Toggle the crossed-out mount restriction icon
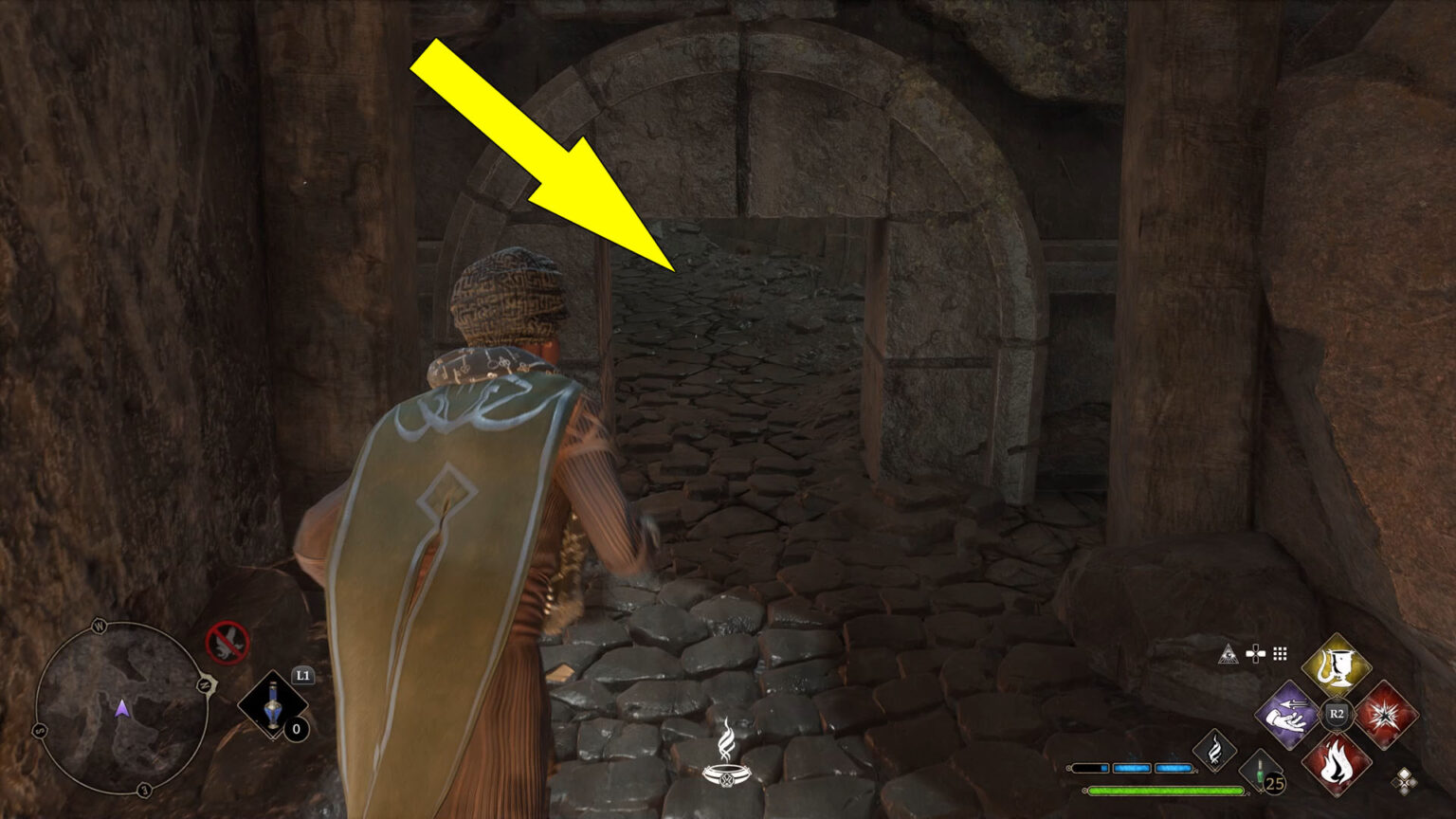This screenshot has width=1456, height=819. point(227,641)
